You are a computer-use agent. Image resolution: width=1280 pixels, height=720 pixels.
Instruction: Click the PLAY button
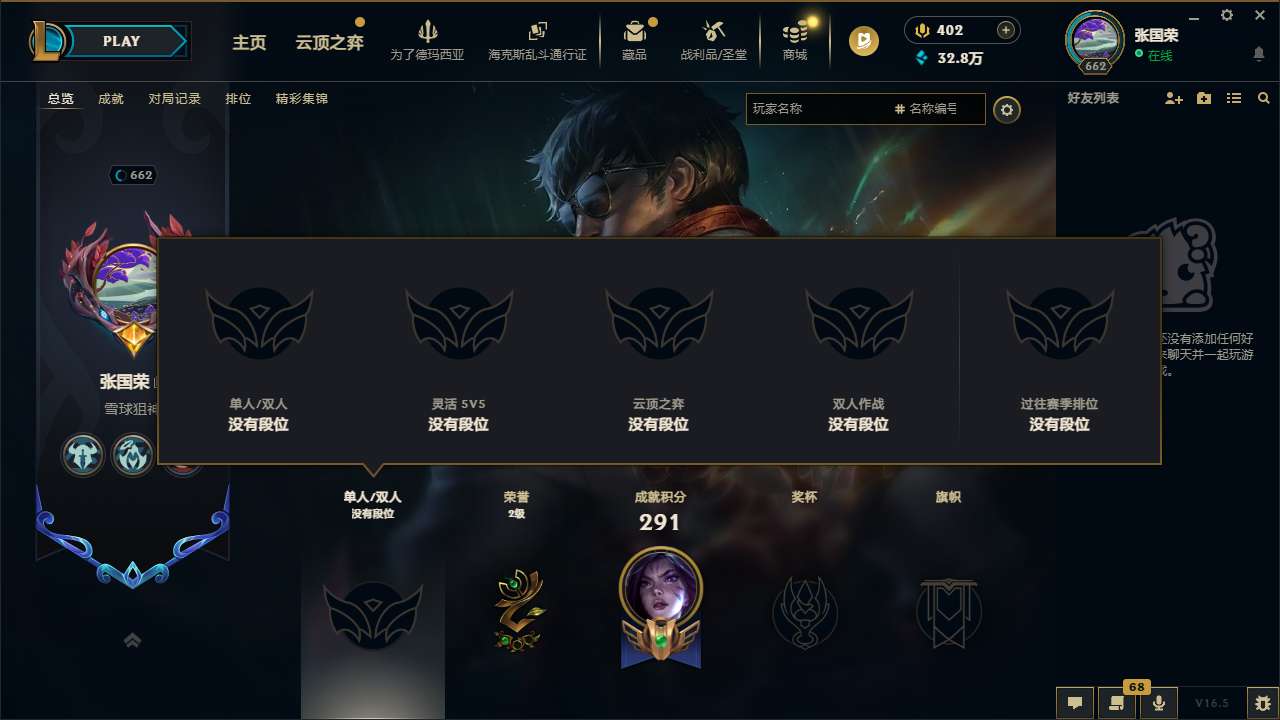click(x=122, y=41)
